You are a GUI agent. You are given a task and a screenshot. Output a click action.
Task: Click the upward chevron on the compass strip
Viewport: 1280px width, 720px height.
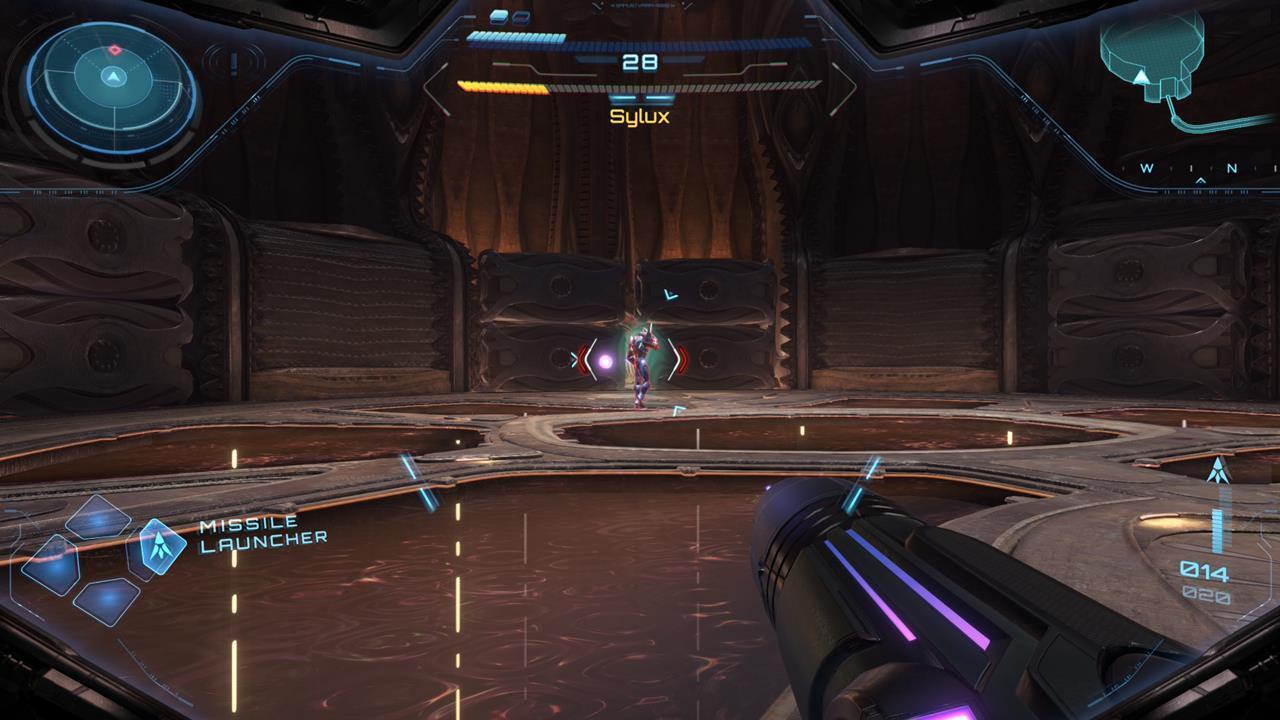(x=1200, y=182)
